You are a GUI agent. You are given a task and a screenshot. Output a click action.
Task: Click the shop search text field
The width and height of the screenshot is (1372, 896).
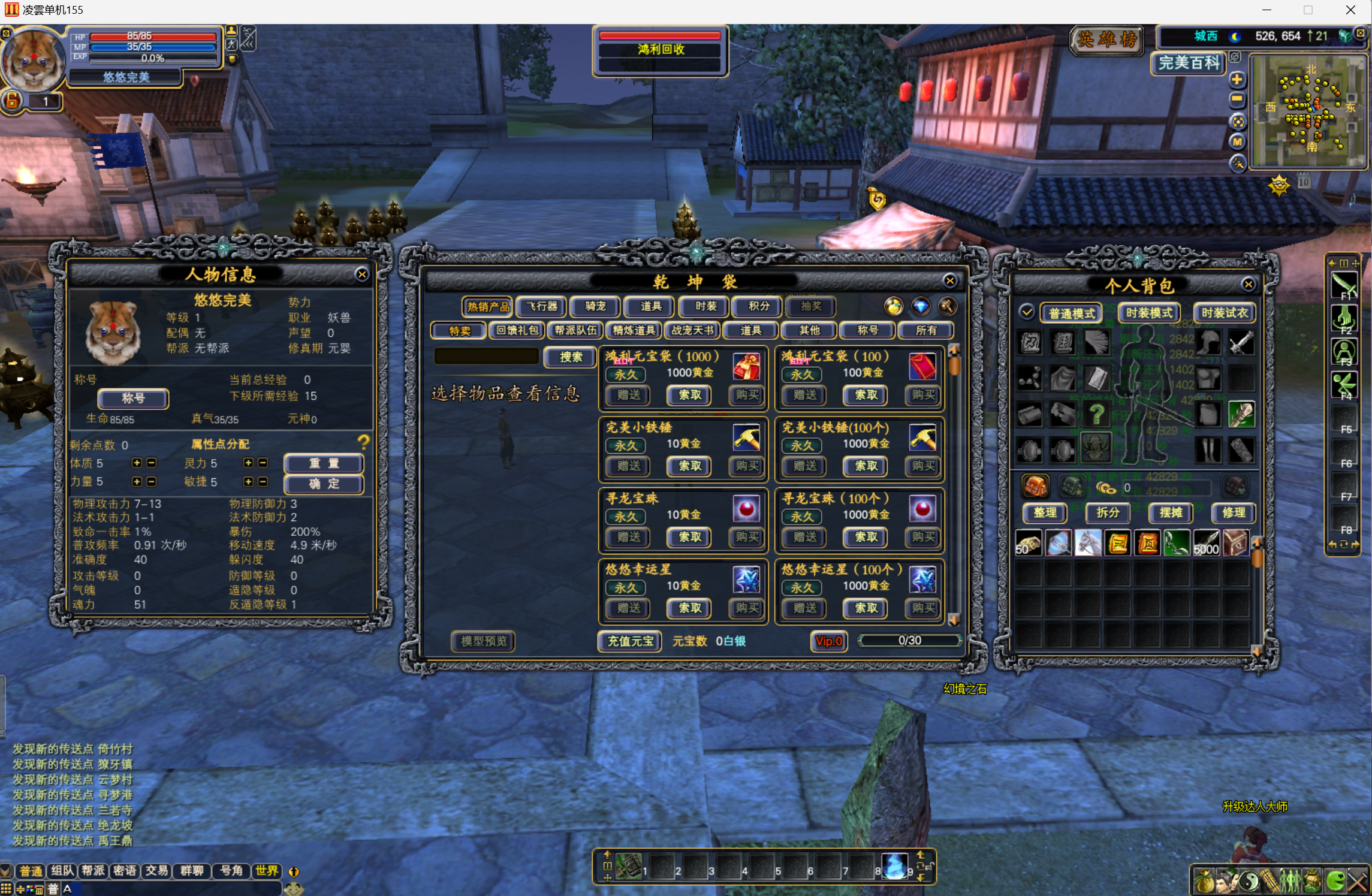[486, 357]
